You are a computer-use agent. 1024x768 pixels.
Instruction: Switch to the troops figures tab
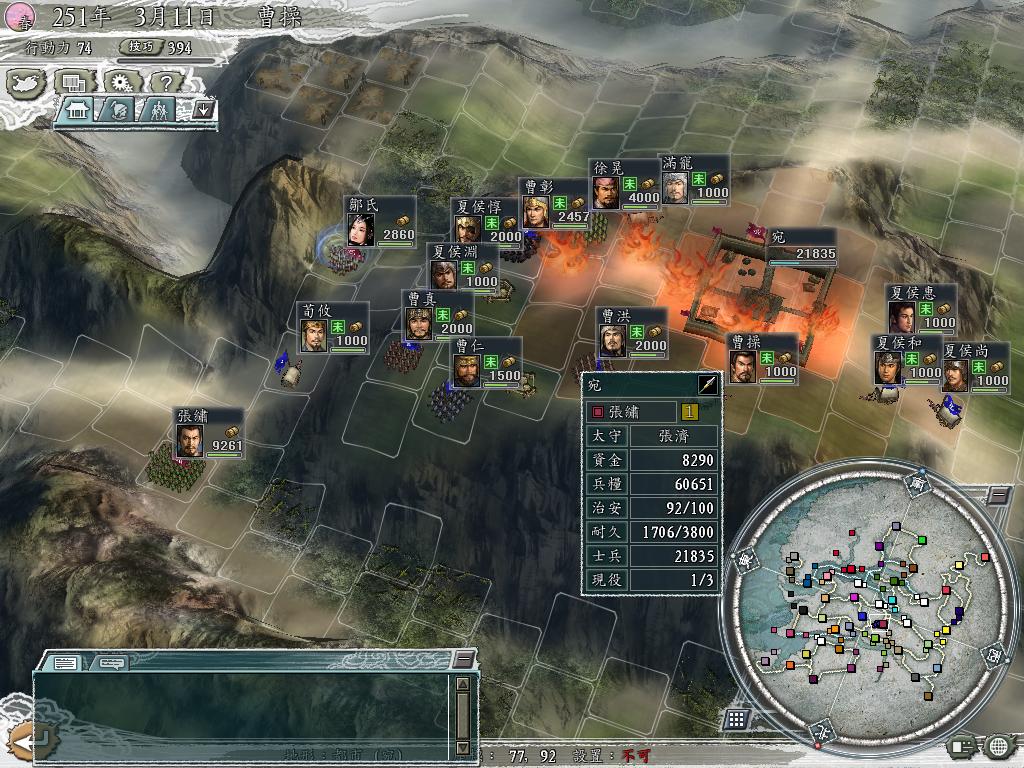157,109
